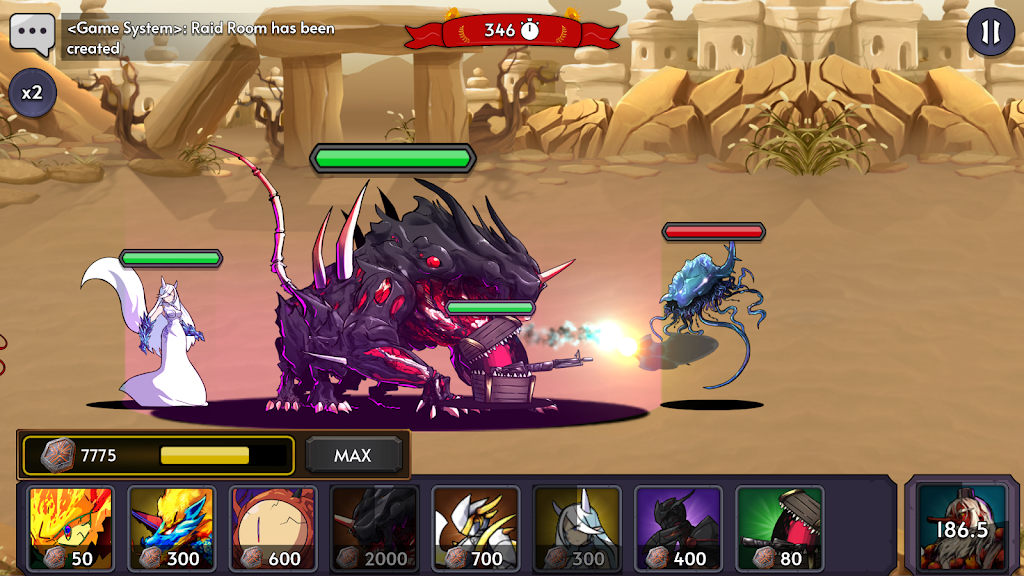Summon the round brown creature costing 600
The width and height of the screenshot is (1024, 576).
point(273,529)
